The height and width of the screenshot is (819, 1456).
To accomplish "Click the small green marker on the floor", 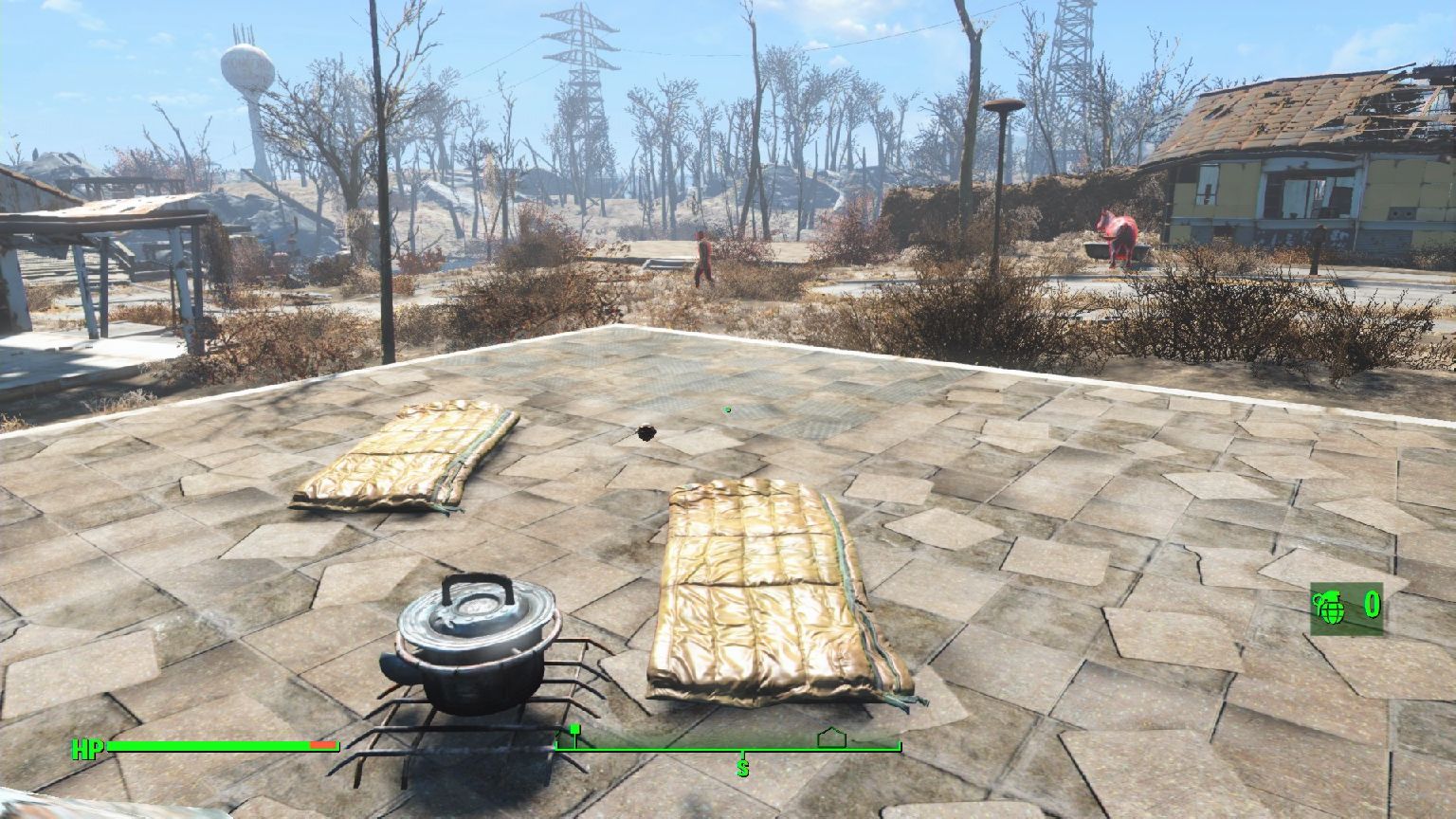I will [x=727, y=409].
